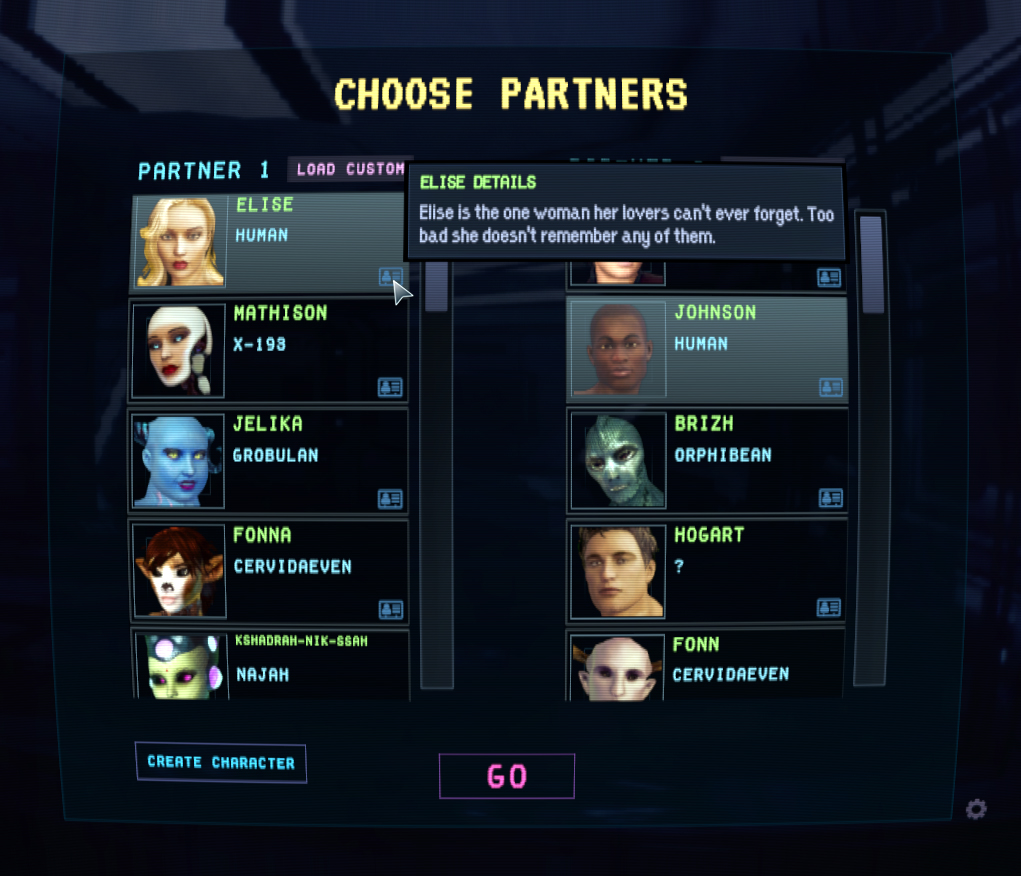The height and width of the screenshot is (876, 1021).
Task: View Jelika's details card icon
Action: (x=390, y=498)
